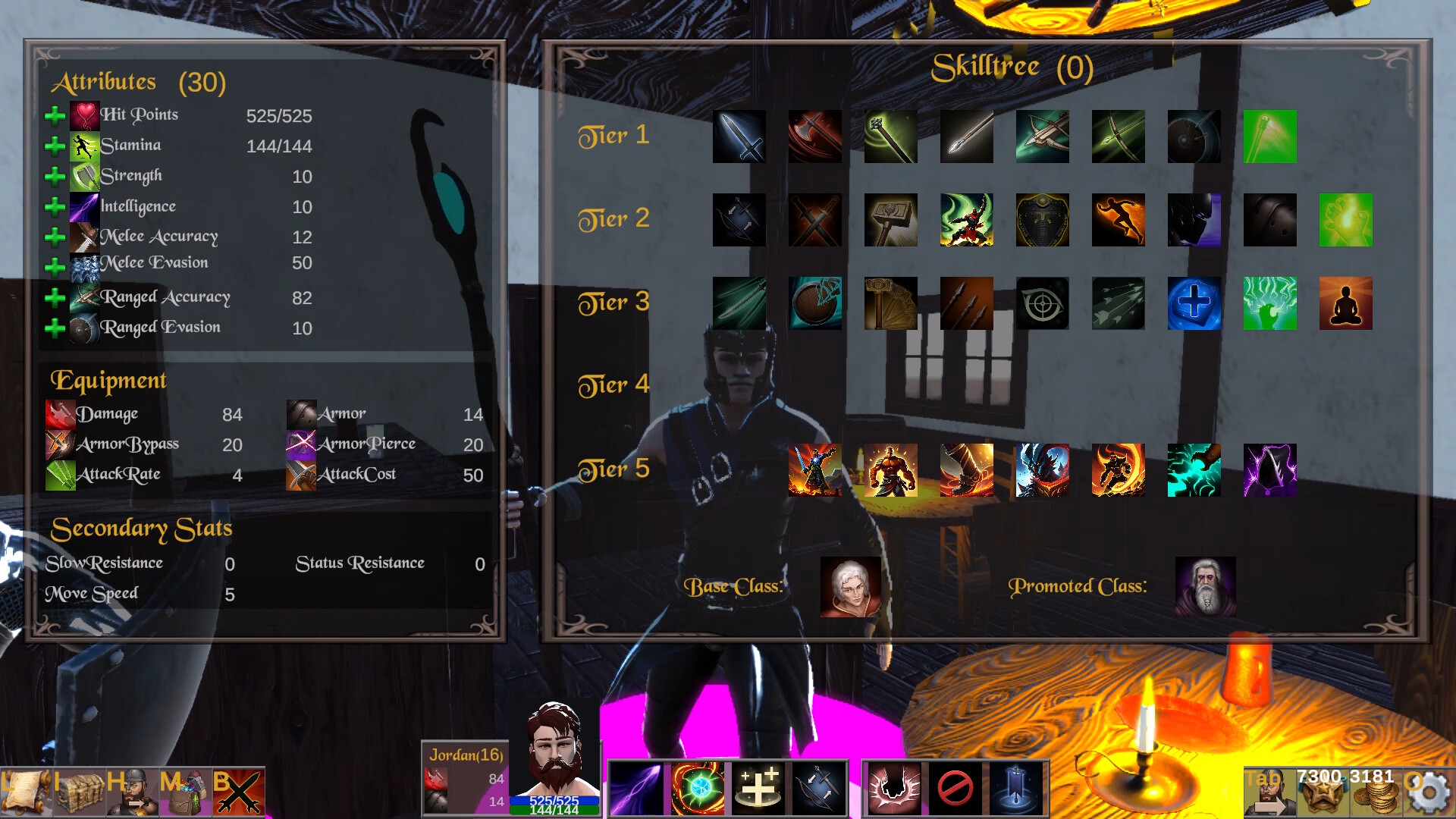Select the crossbow skill in Tier 1
This screenshot has height=819, width=1456.
pos(1043,136)
